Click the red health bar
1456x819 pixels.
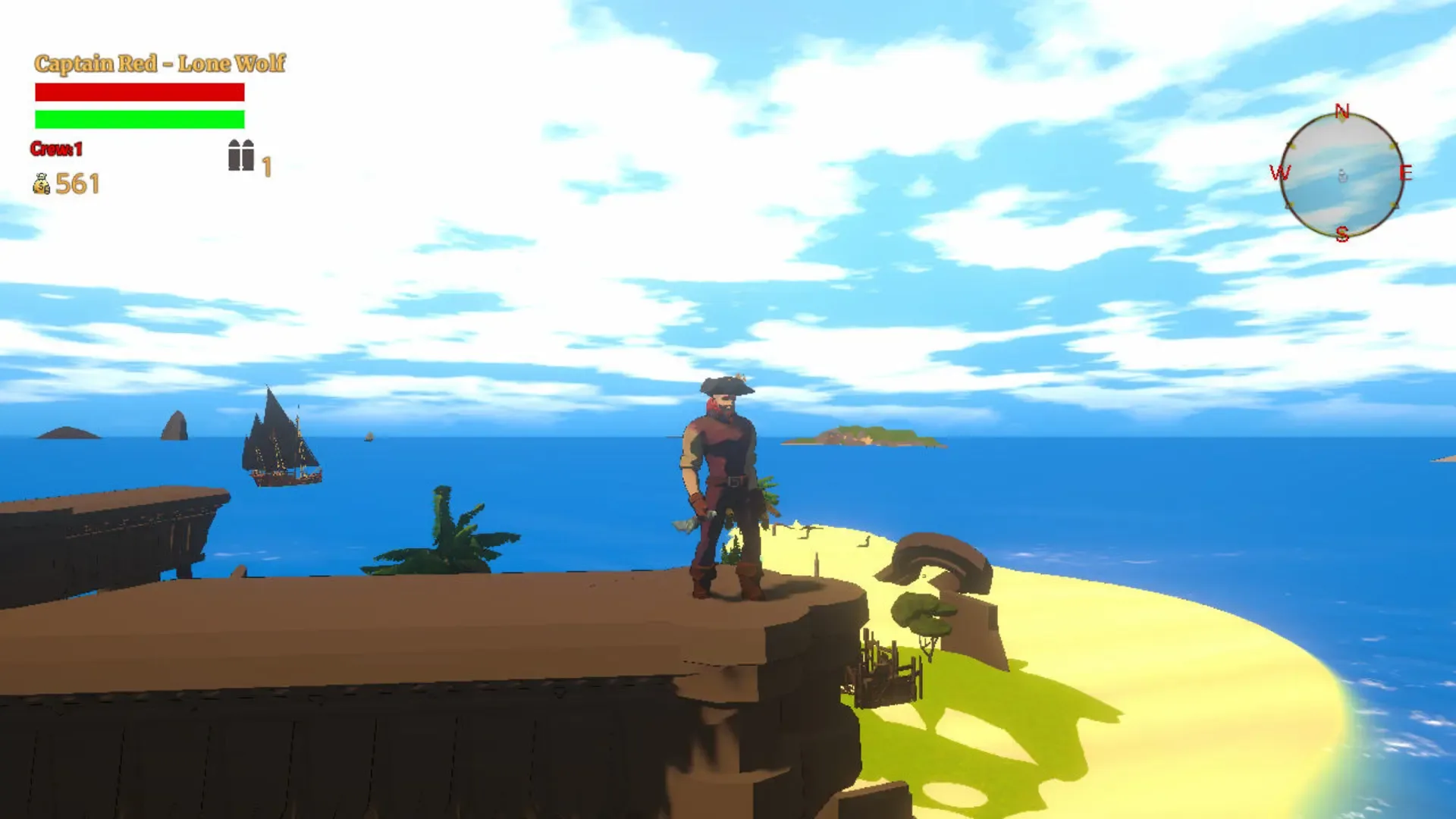[139, 91]
